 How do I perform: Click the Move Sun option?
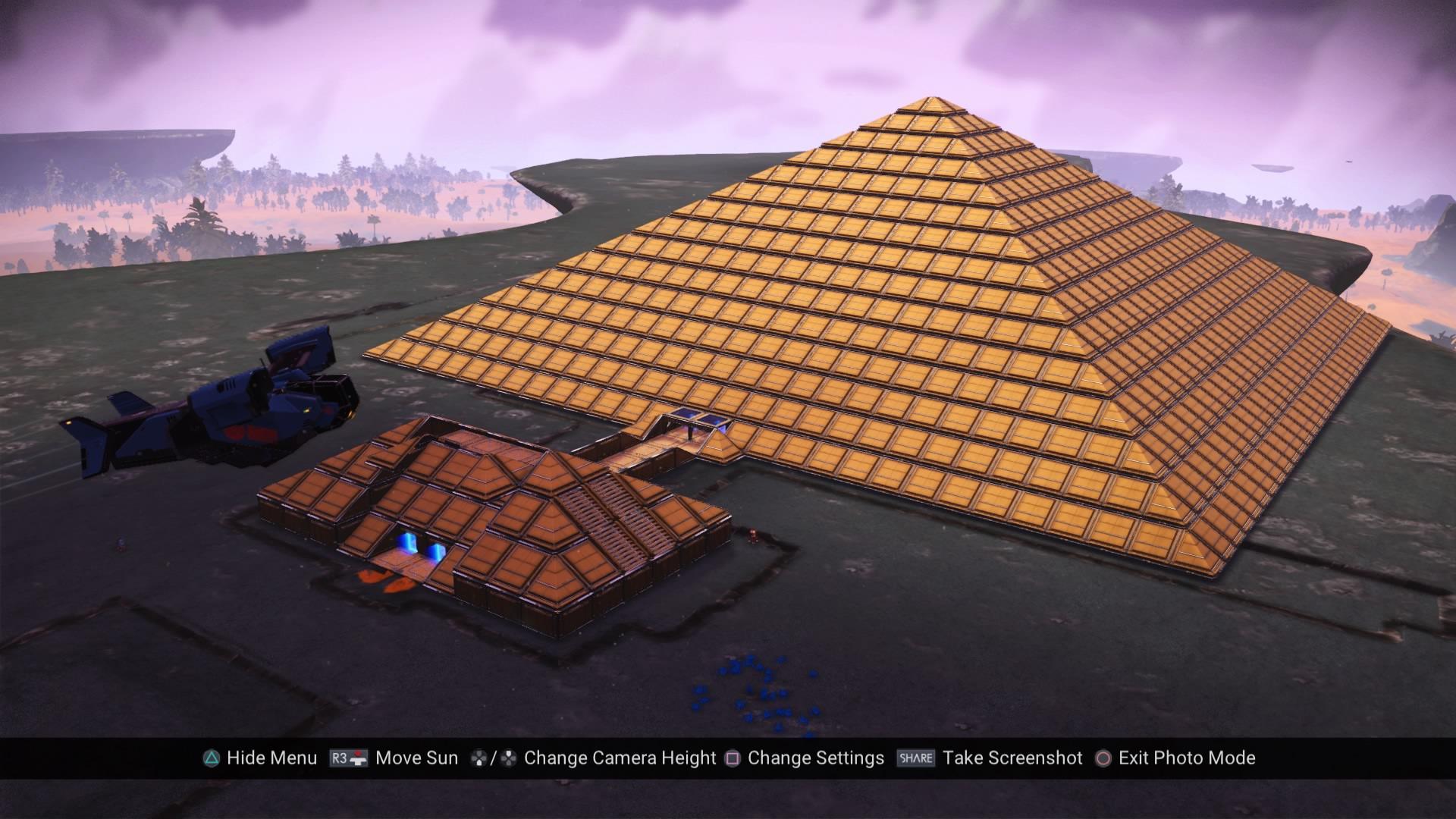point(416,758)
